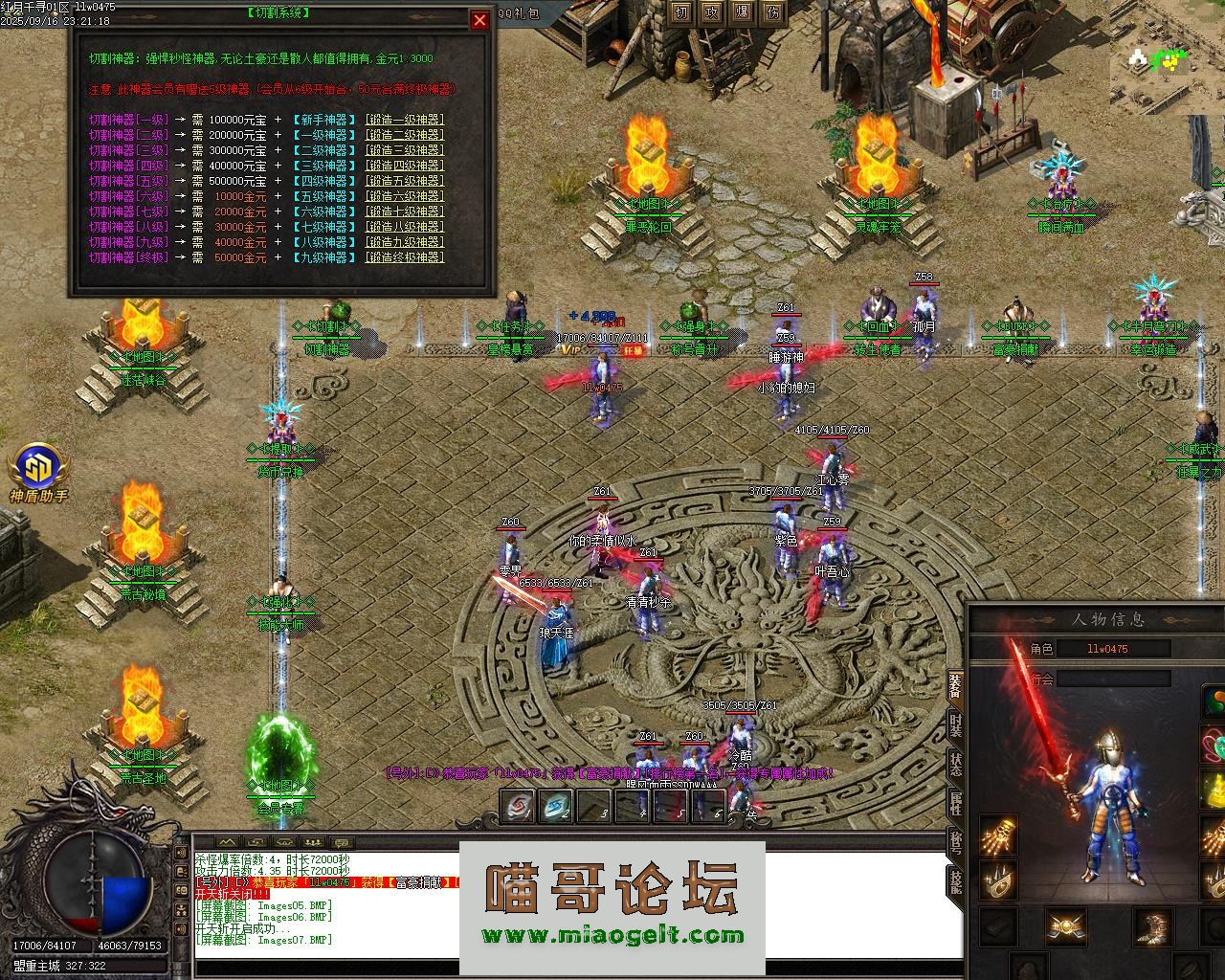The height and width of the screenshot is (980, 1225).
Task: Show the 技能 skills tab
Action: coord(955,881)
